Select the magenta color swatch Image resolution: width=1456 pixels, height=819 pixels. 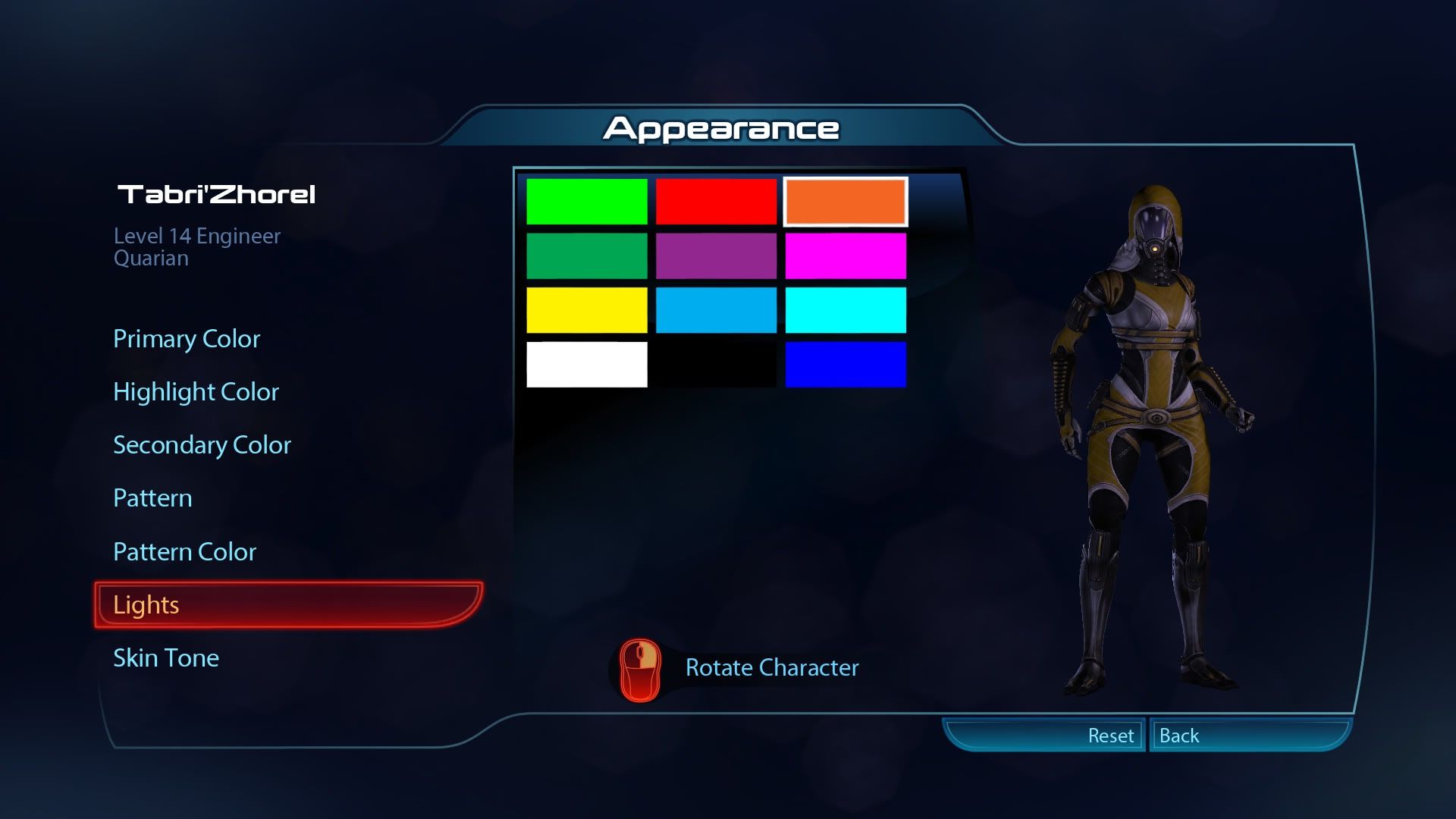pyautogui.click(x=846, y=256)
